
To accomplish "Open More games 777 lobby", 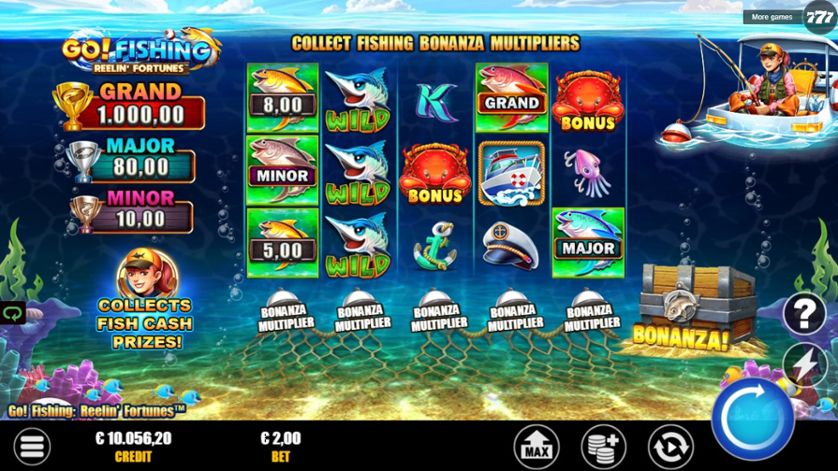I will coord(789,17).
